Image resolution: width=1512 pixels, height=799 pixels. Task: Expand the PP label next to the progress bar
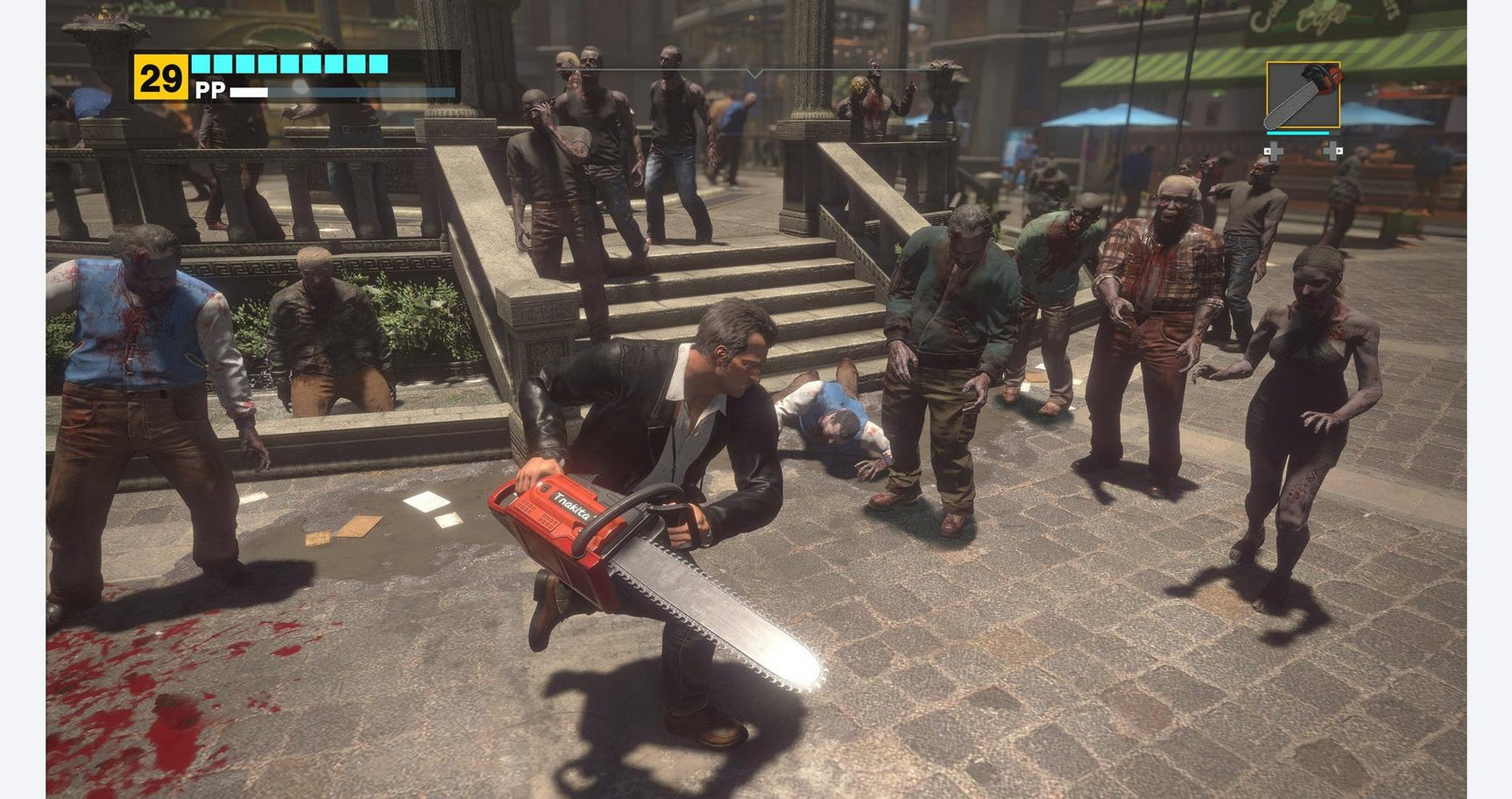[211, 90]
